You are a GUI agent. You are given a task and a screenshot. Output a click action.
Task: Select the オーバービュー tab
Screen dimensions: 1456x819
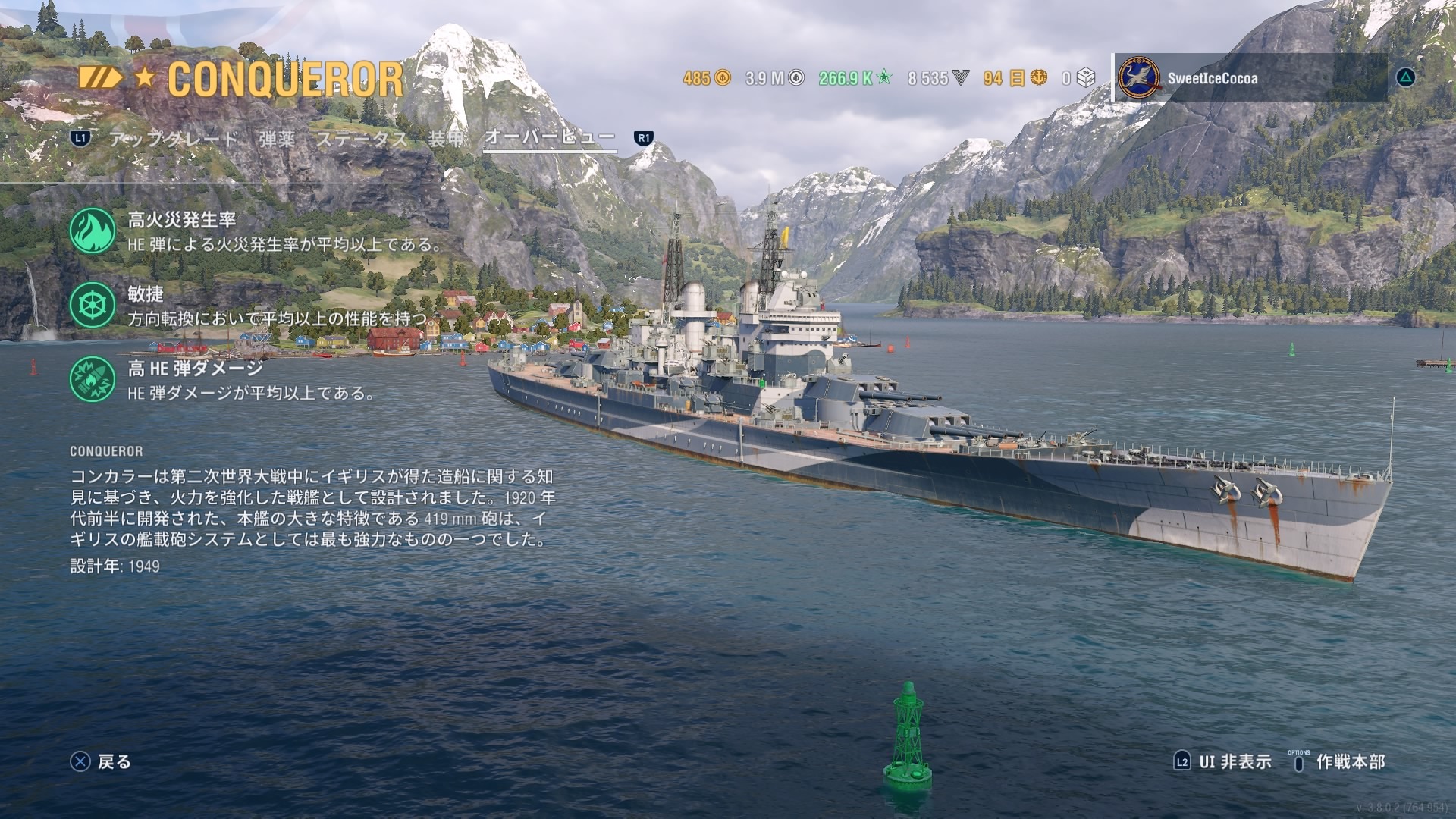549,137
